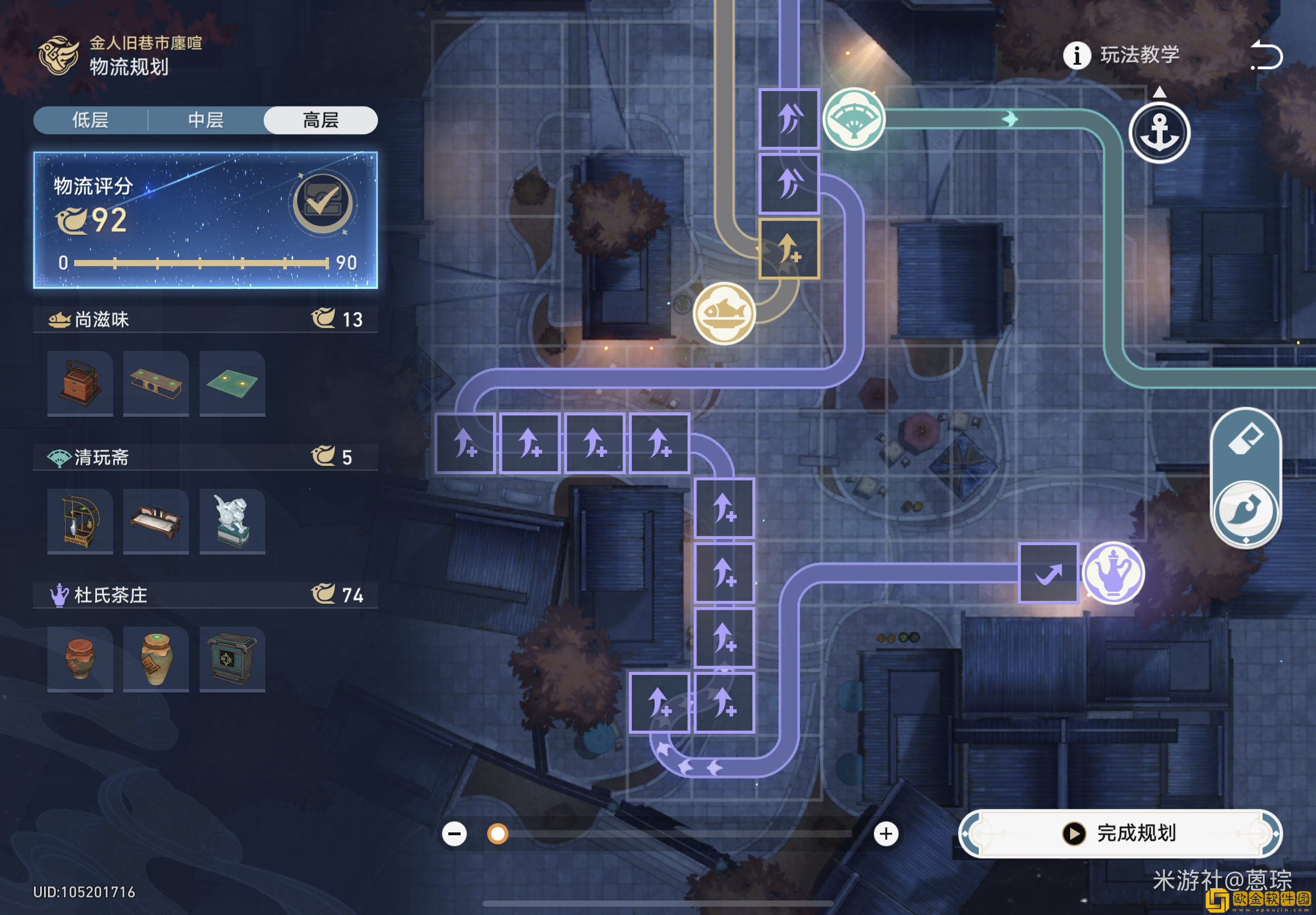Select the purple teapot shop node
The width and height of the screenshot is (1316, 915).
coord(1113,573)
